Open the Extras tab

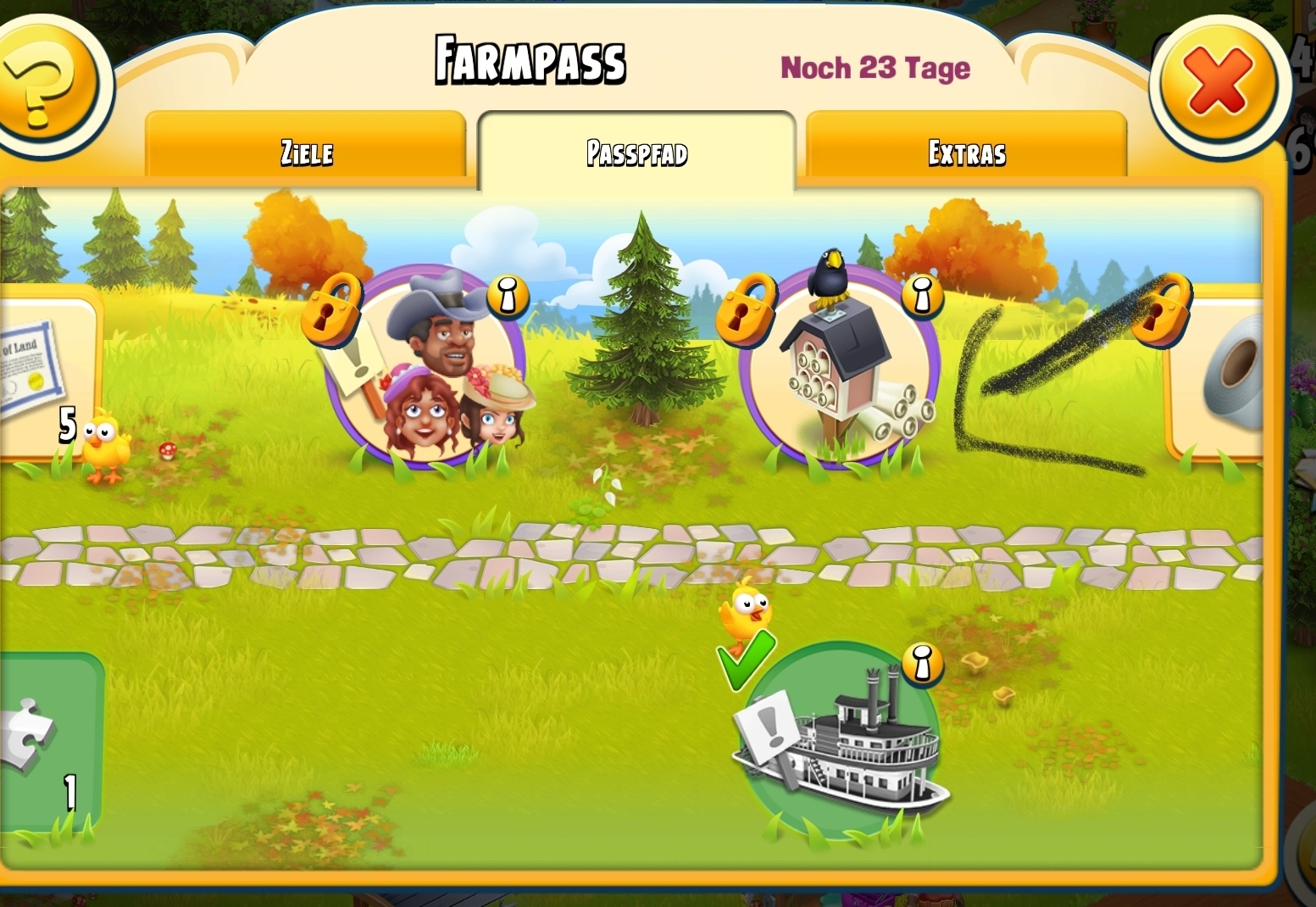point(966,153)
